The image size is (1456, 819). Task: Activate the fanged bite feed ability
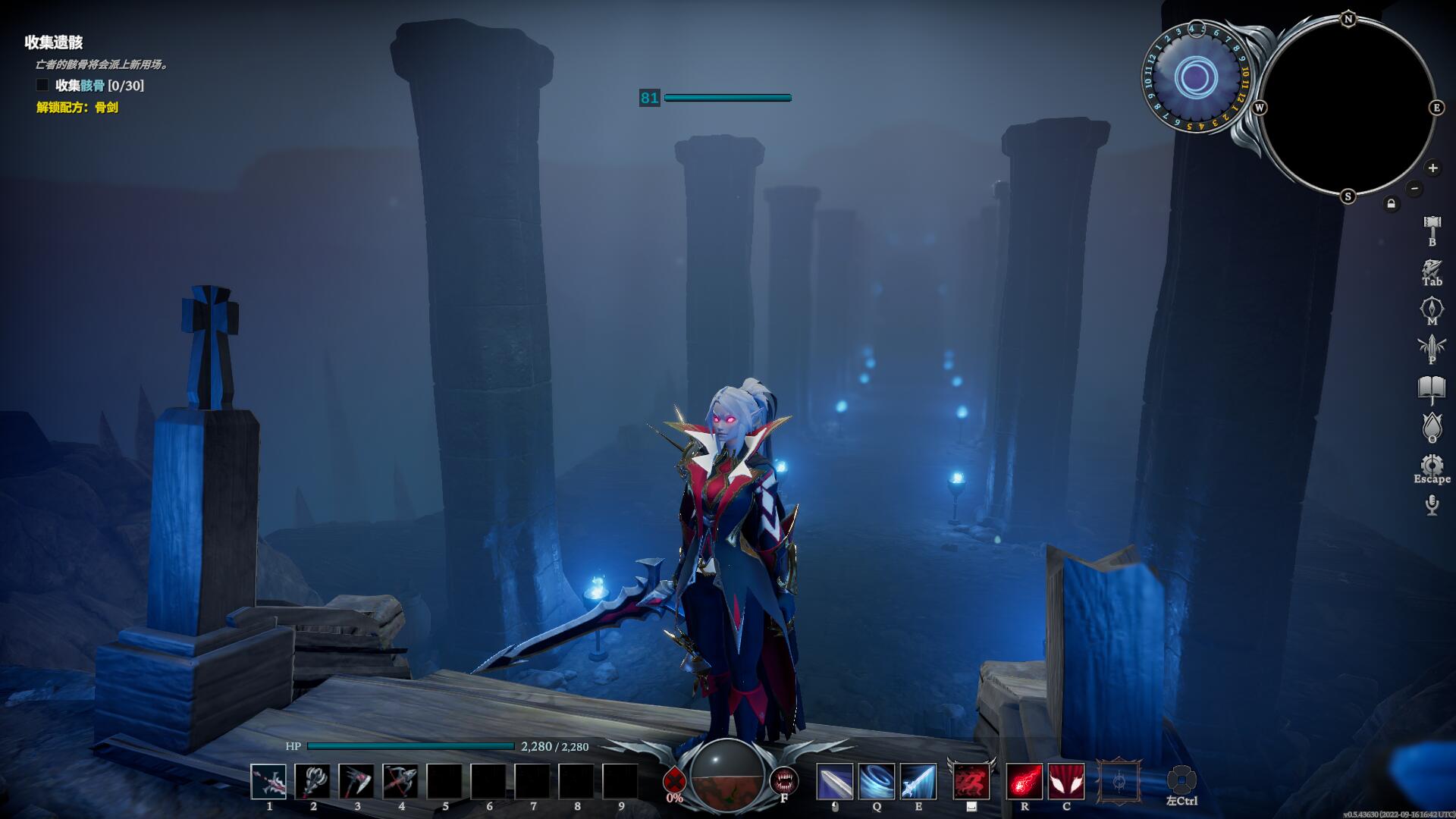click(x=783, y=780)
